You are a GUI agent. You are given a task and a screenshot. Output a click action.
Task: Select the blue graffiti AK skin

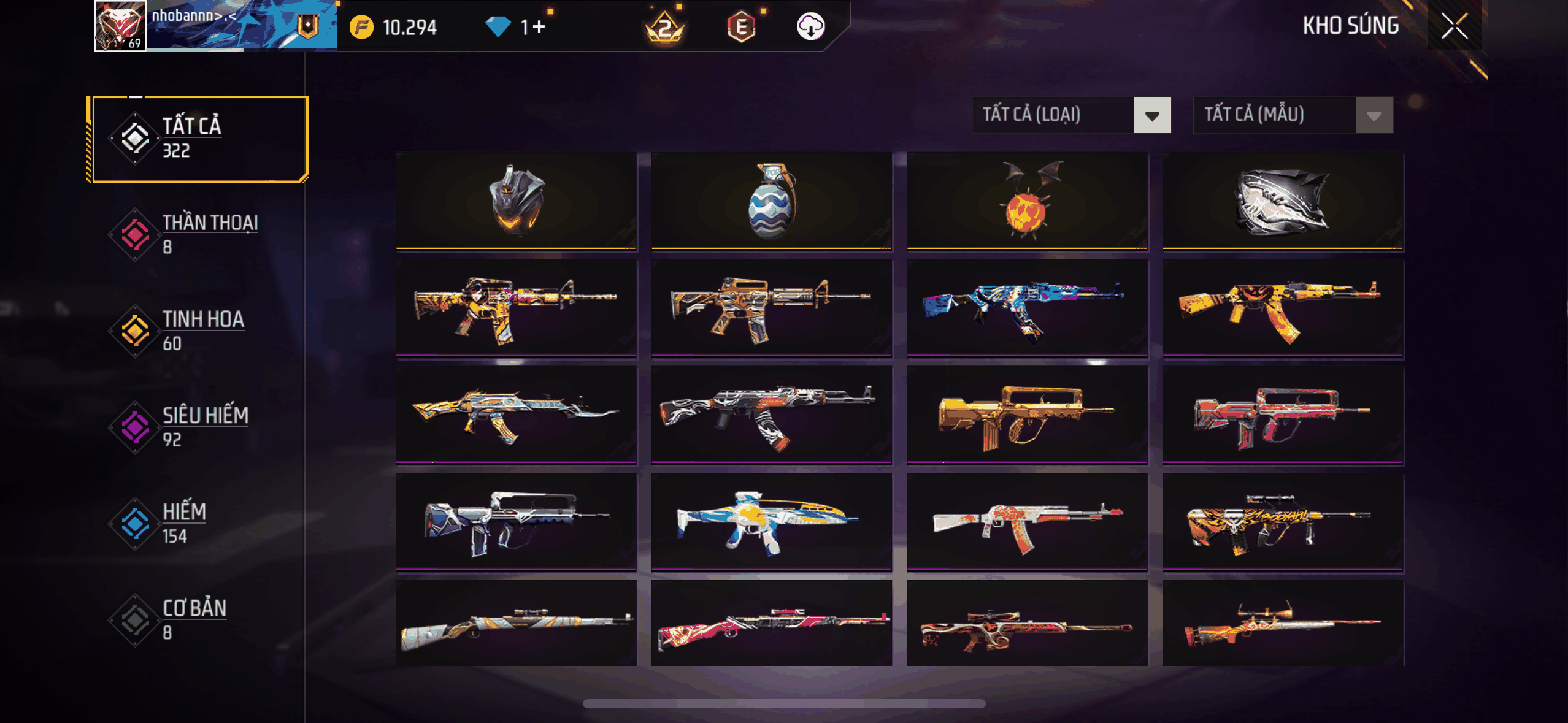[1027, 308]
